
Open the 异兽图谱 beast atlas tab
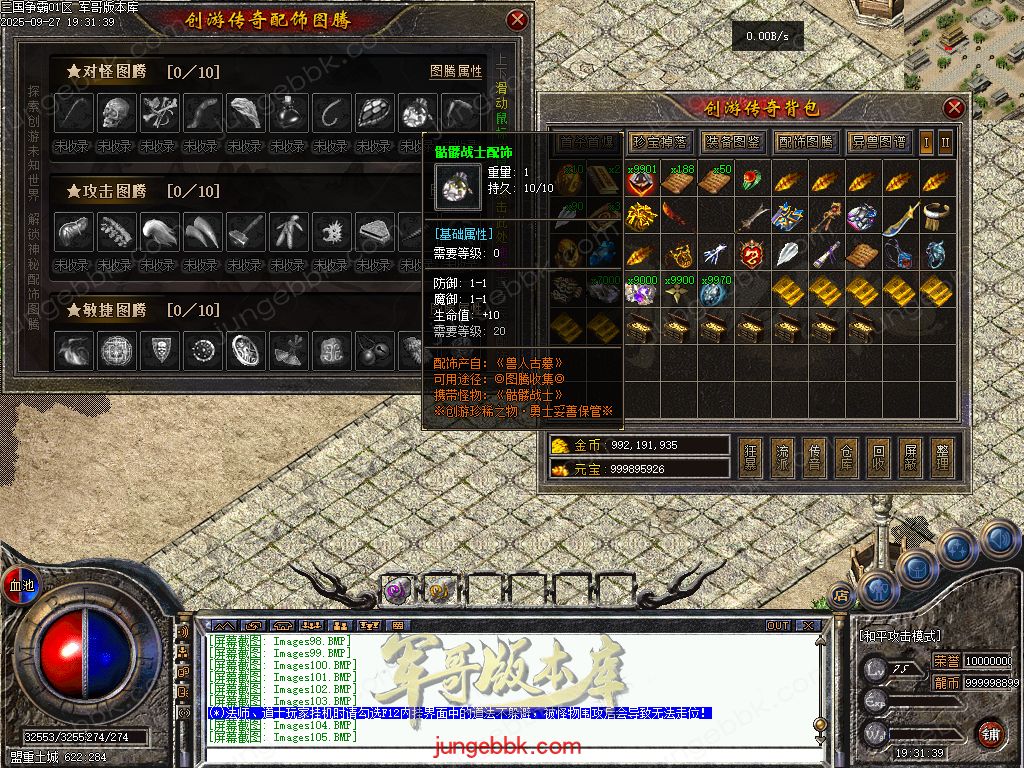click(x=879, y=142)
